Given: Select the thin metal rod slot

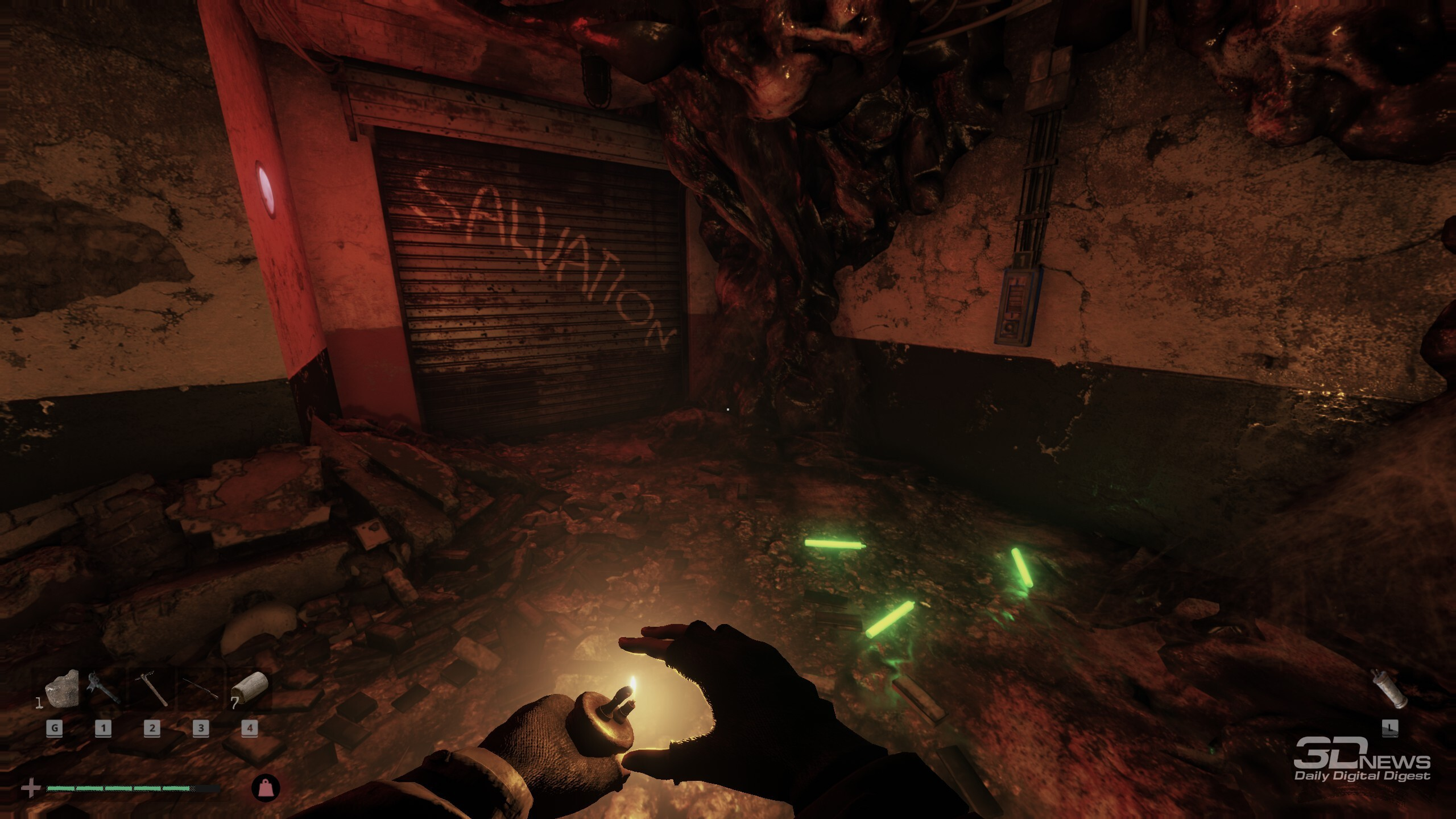Looking at the screenshot, I should pyautogui.click(x=200, y=689).
